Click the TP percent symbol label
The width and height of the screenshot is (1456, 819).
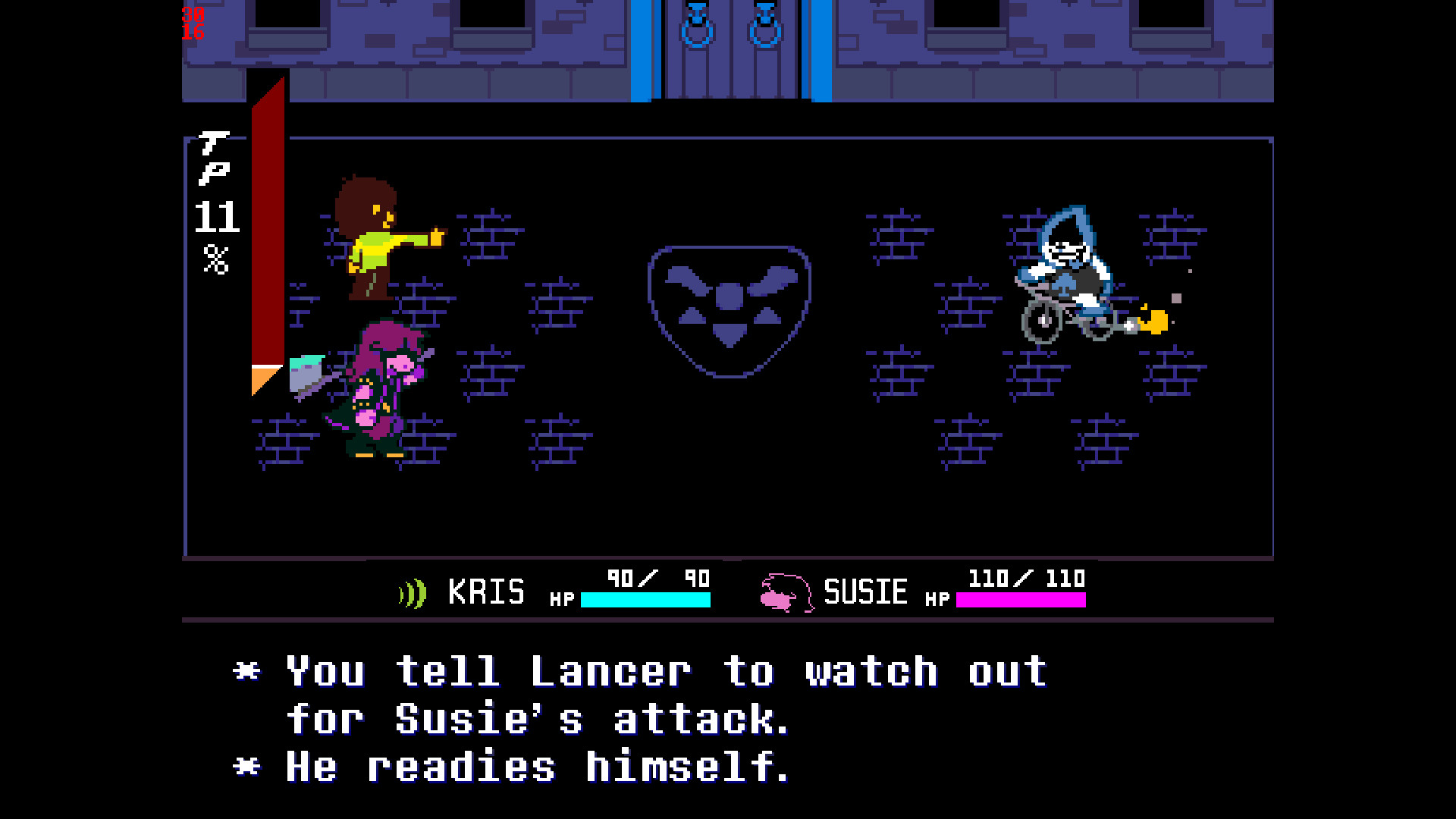click(x=216, y=258)
